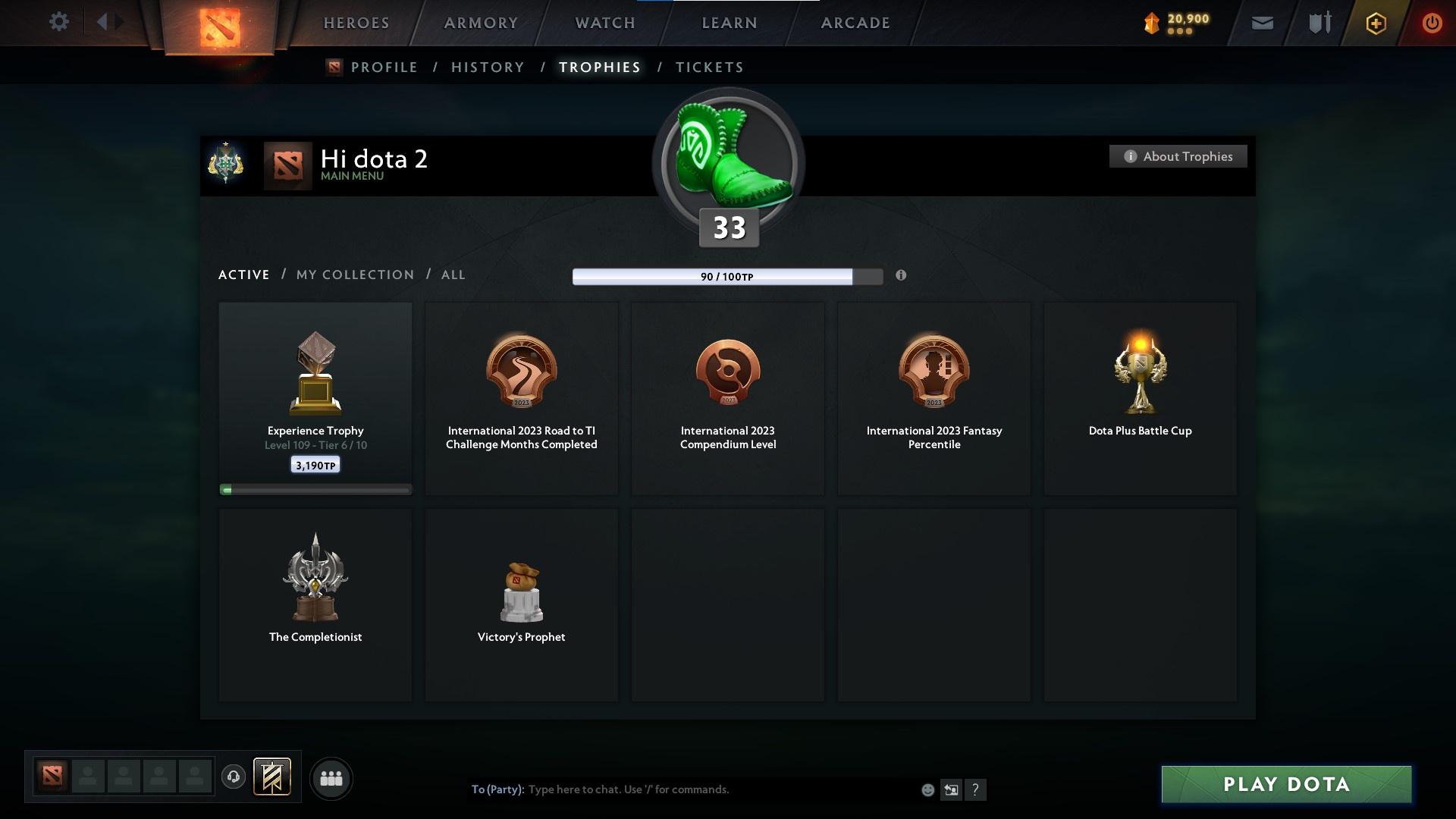The height and width of the screenshot is (819, 1456).
Task: Click the Dota 2 logo next to profile name
Action: point(288,165)
